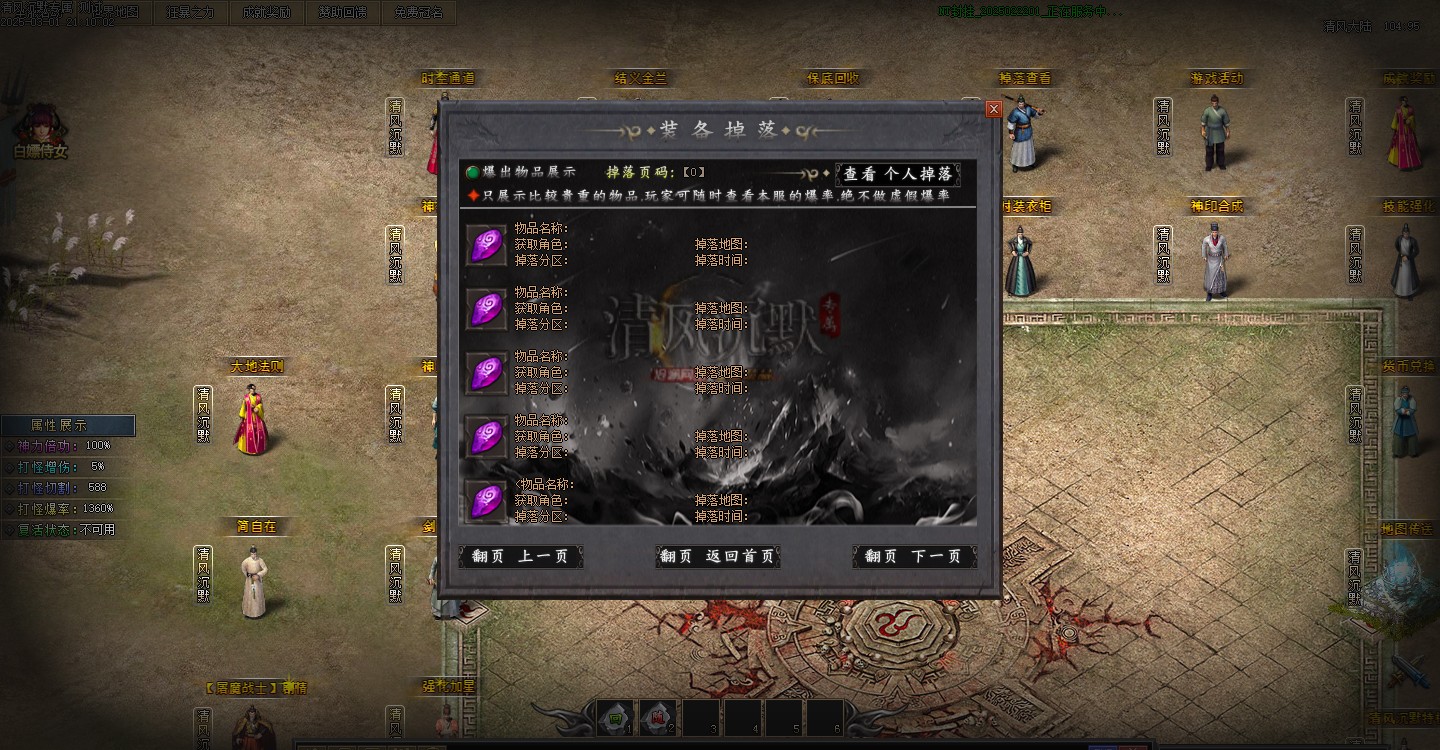Open 查看个人掉落 personal drops
This screenshot has width=1440, height=750.
click(x=897, y=174)
